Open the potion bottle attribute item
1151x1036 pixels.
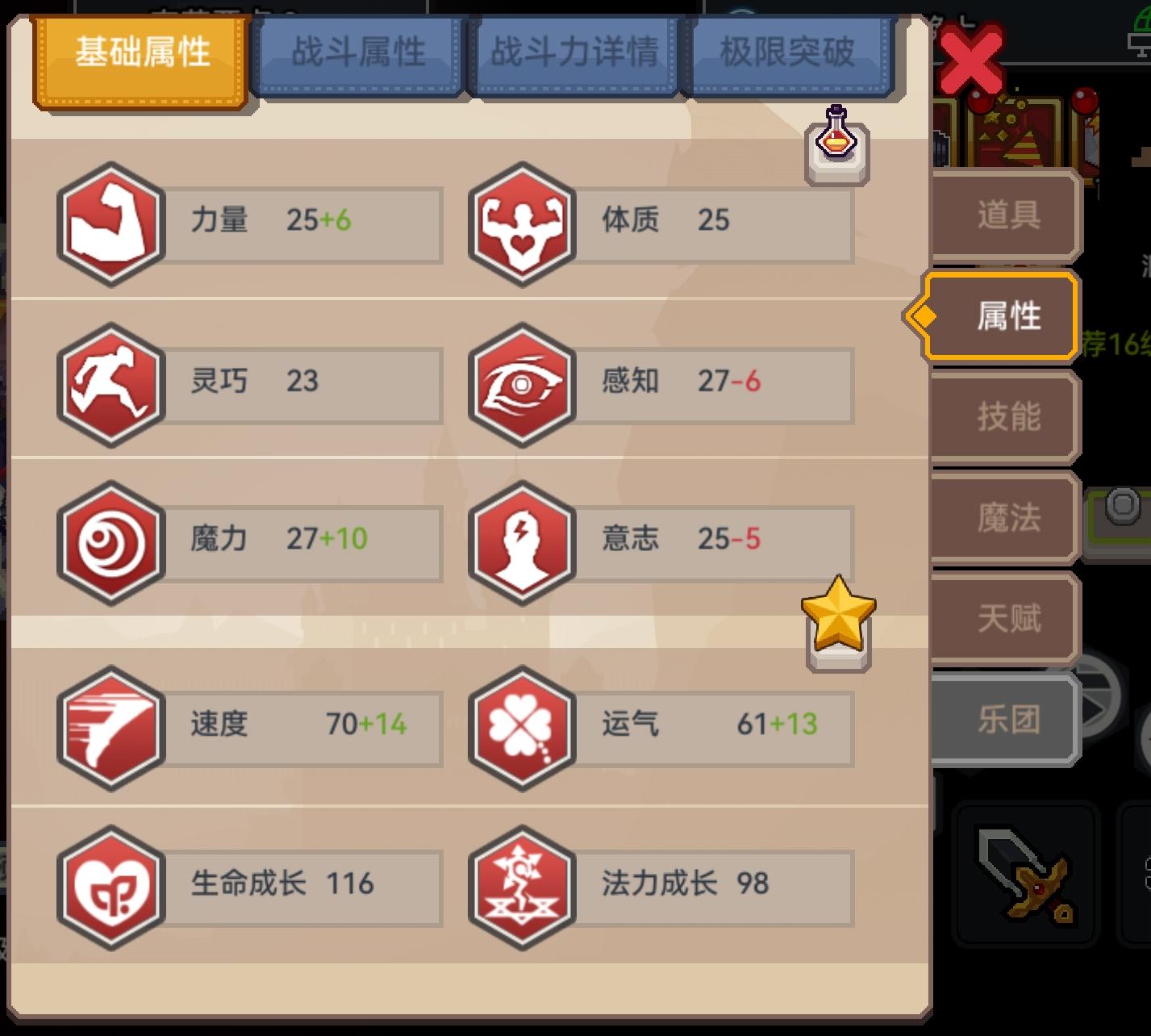(x=833, y=144)
